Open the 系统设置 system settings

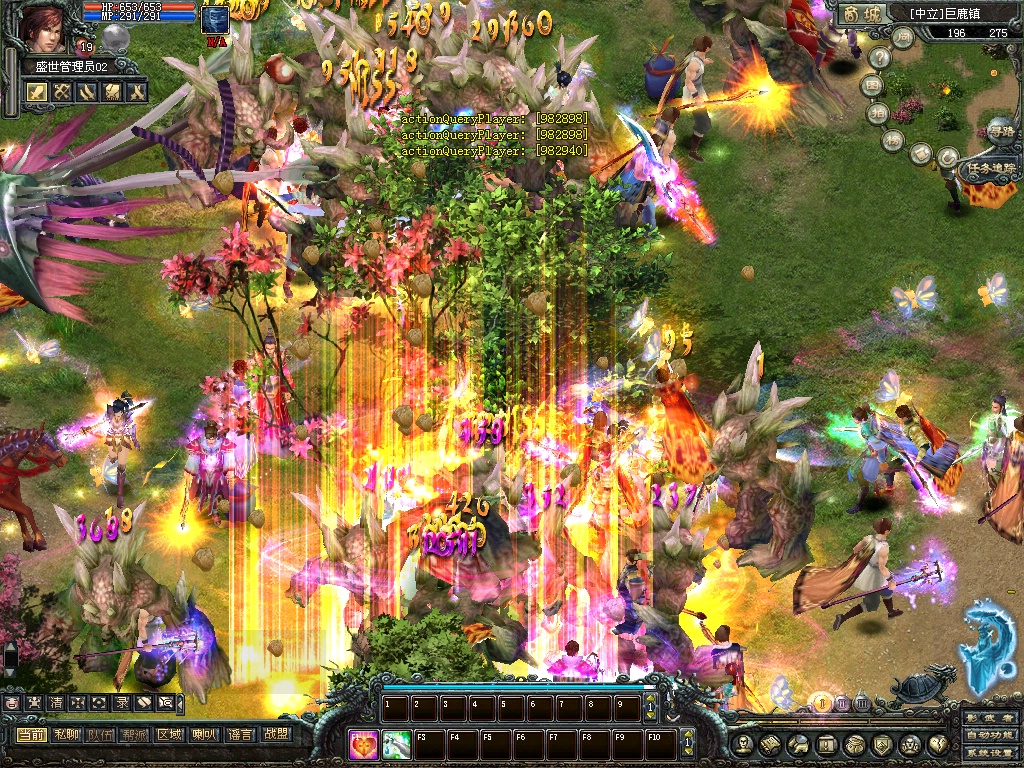coord(990,753)
